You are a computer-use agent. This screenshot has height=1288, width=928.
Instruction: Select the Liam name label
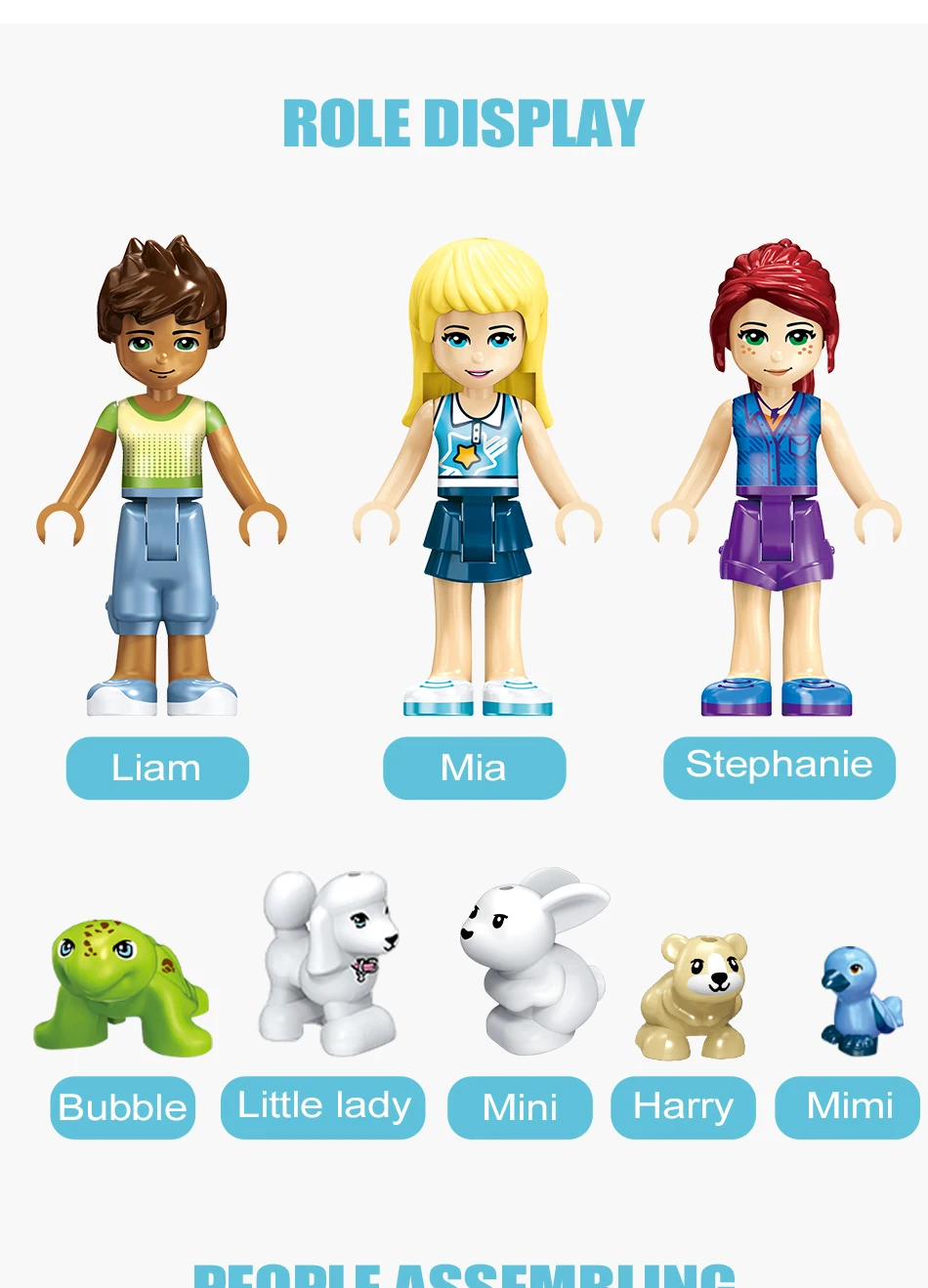click(157, 768)
